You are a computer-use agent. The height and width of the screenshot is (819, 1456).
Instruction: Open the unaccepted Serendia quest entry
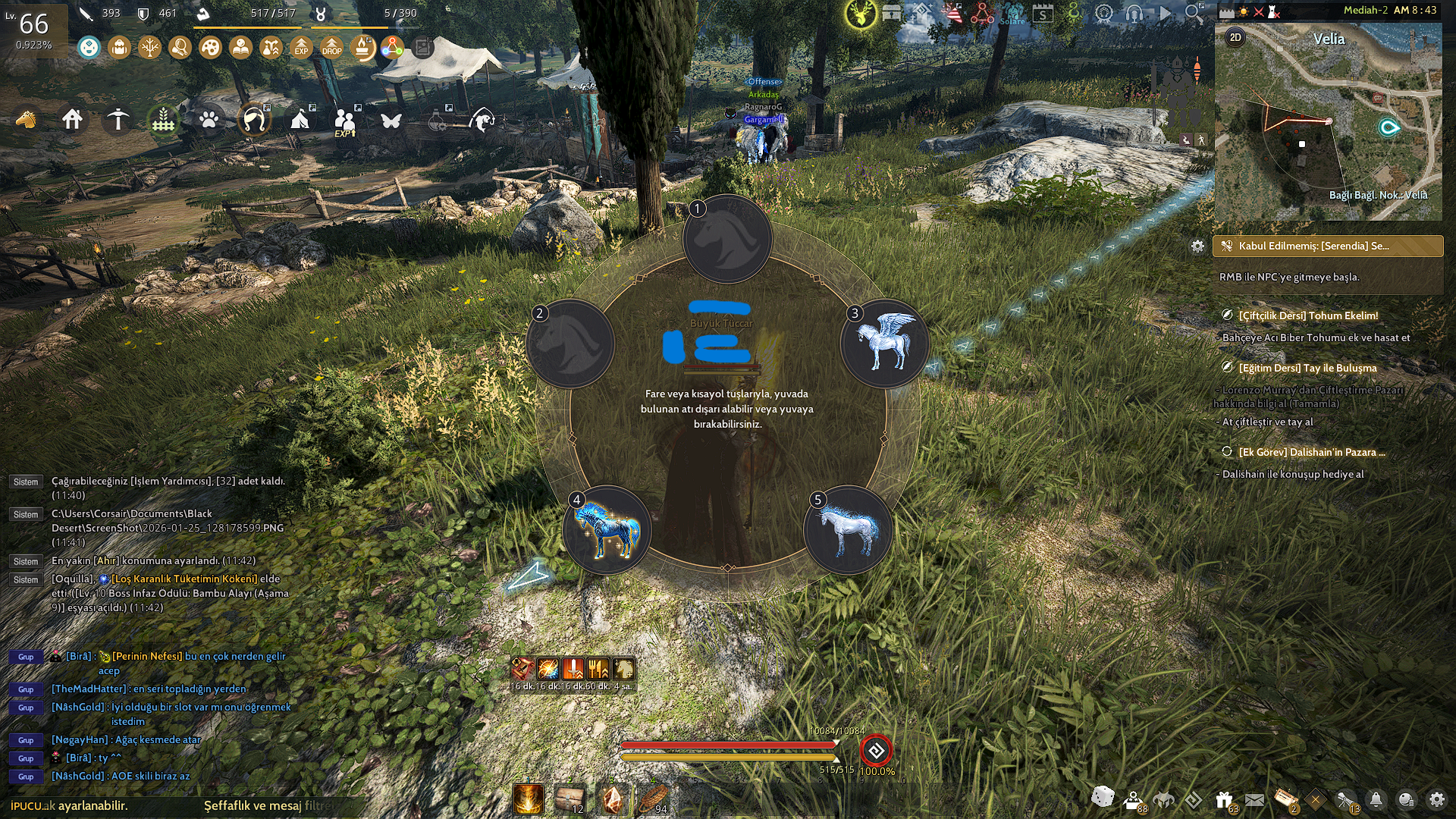[1327, 246]
